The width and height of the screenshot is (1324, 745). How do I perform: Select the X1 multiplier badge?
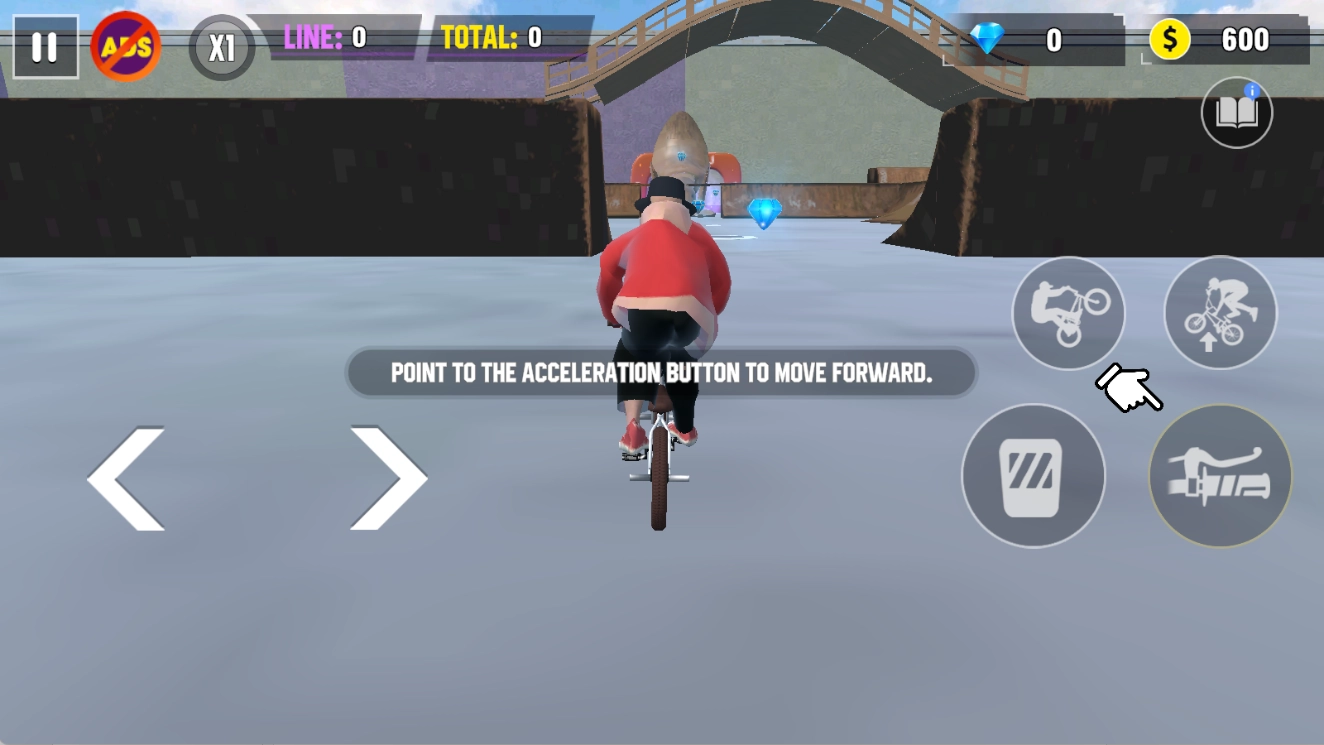point(220,45)
